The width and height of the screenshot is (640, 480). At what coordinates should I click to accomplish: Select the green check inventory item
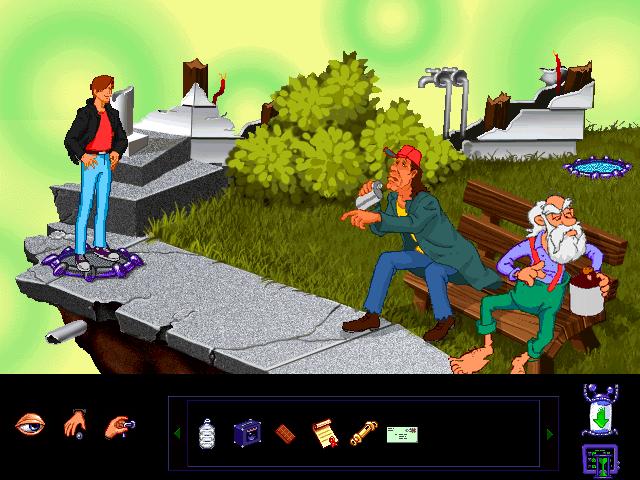pyautogui.click(x=401, y=433)
